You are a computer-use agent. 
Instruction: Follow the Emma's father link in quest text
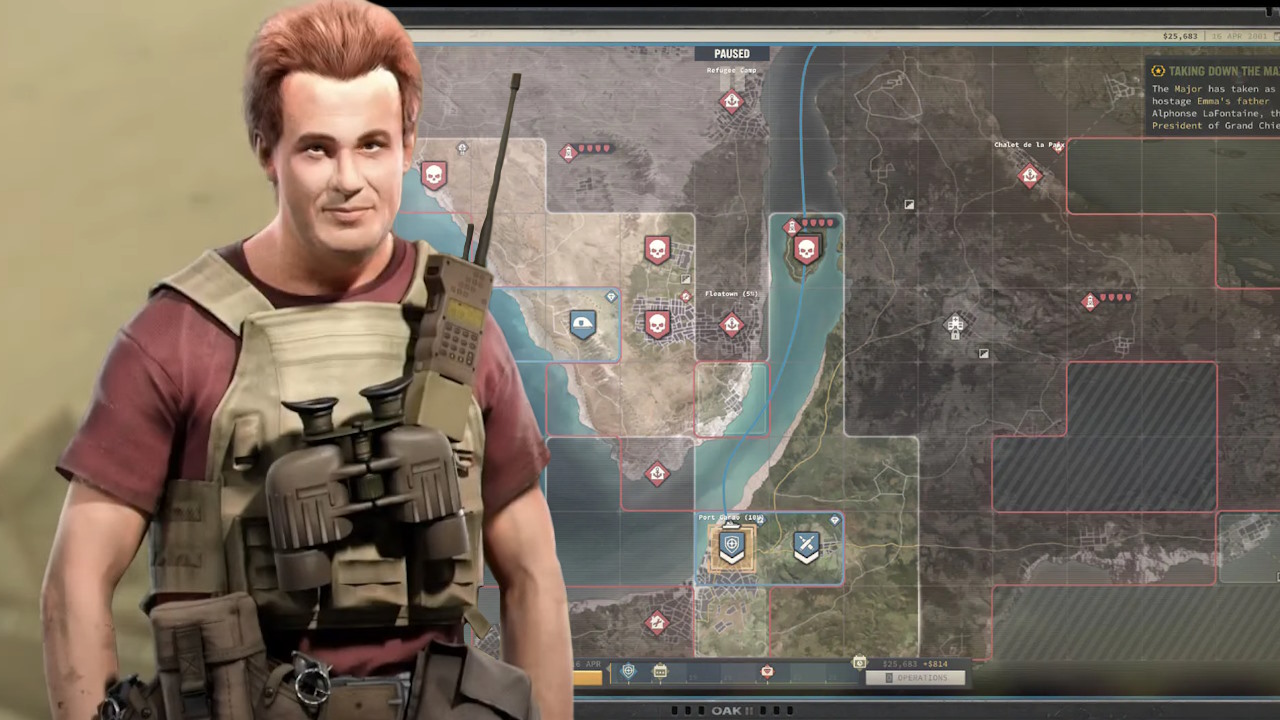1231,101
